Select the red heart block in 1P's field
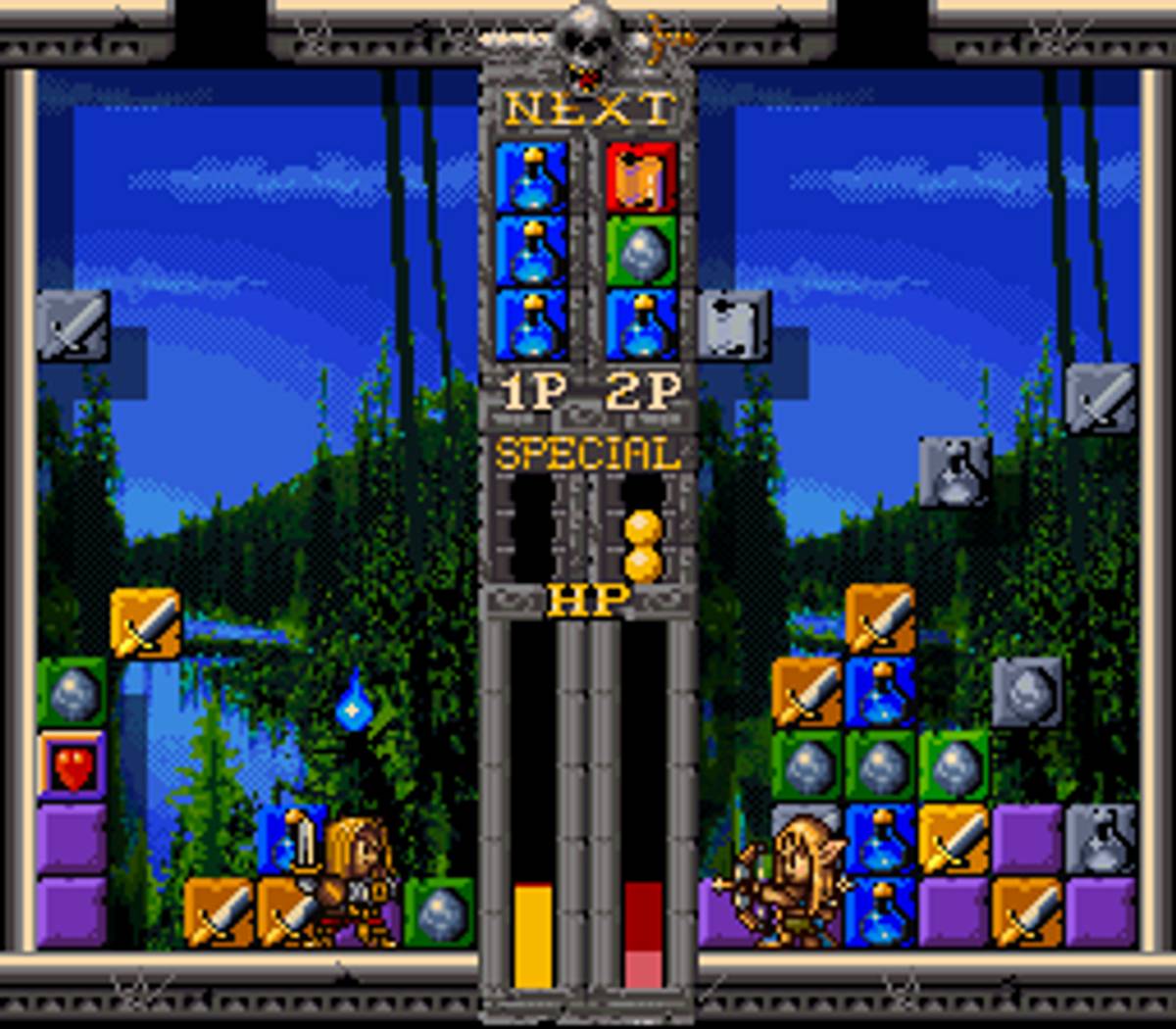The width and height of the screenshot is (1176, 1029). coord(73,764)
